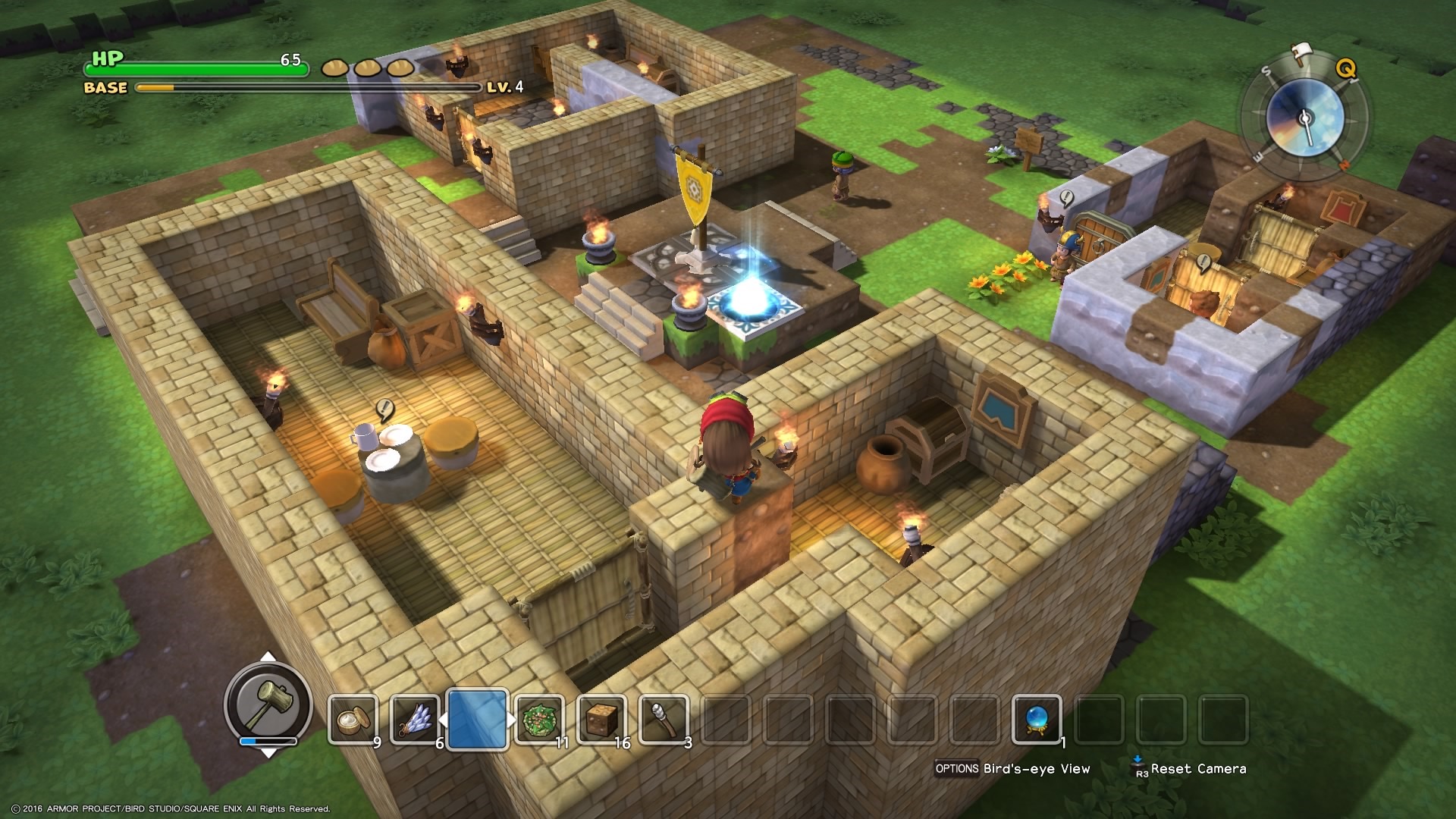Screen dimensions: 1456x819
Task: Choose the torch slot in the hotbar
Action: coord(664,720)
